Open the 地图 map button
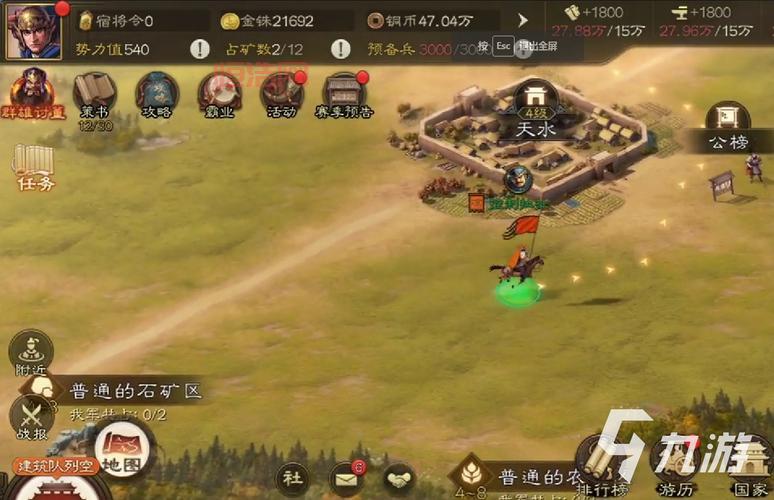 tap(122, 449)
